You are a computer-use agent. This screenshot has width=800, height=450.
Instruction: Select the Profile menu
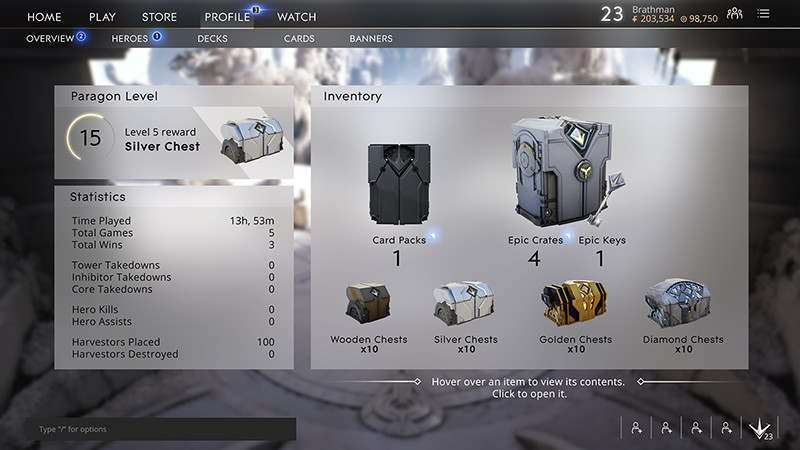click(x=227, y=17)
